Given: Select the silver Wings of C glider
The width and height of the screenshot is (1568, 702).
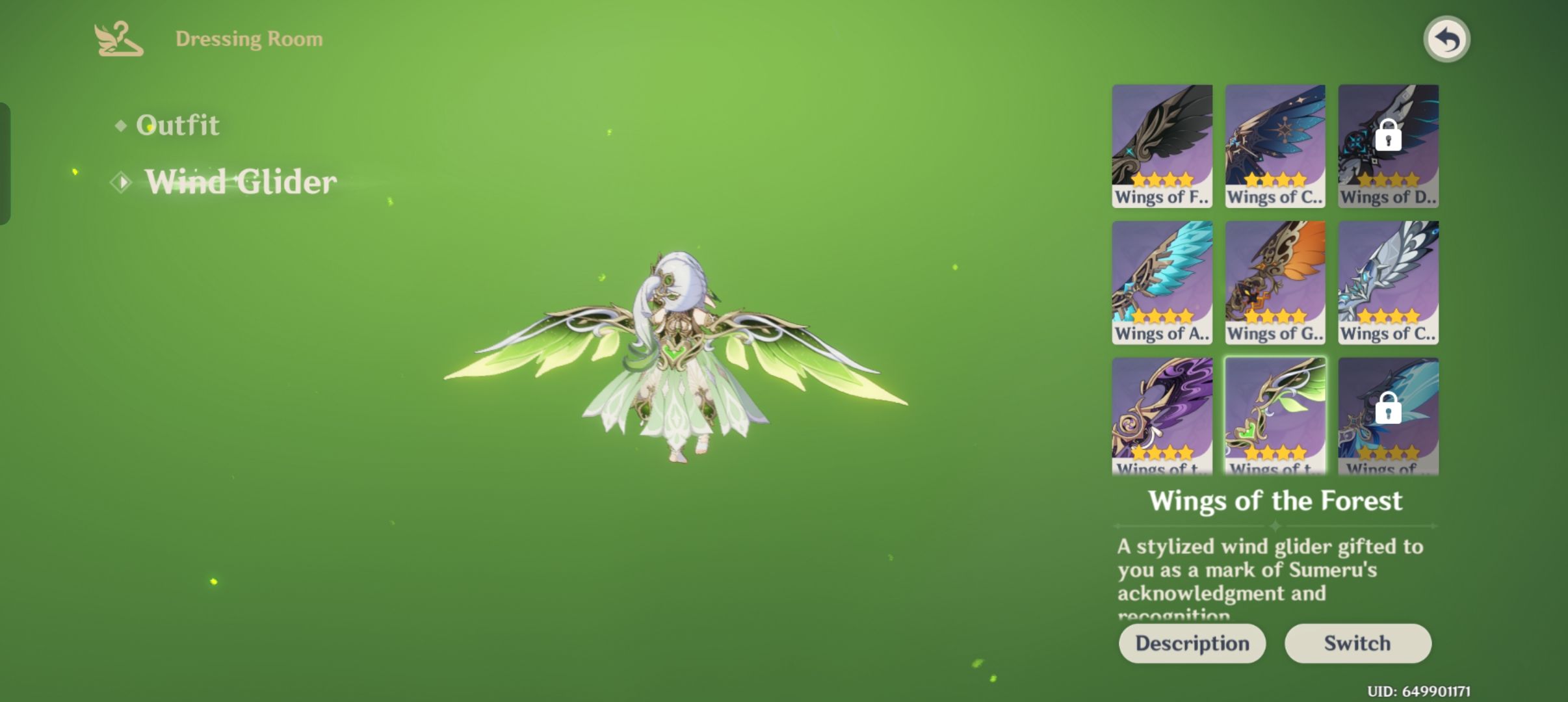Looking at the screenshot, I should (1387, 282).
